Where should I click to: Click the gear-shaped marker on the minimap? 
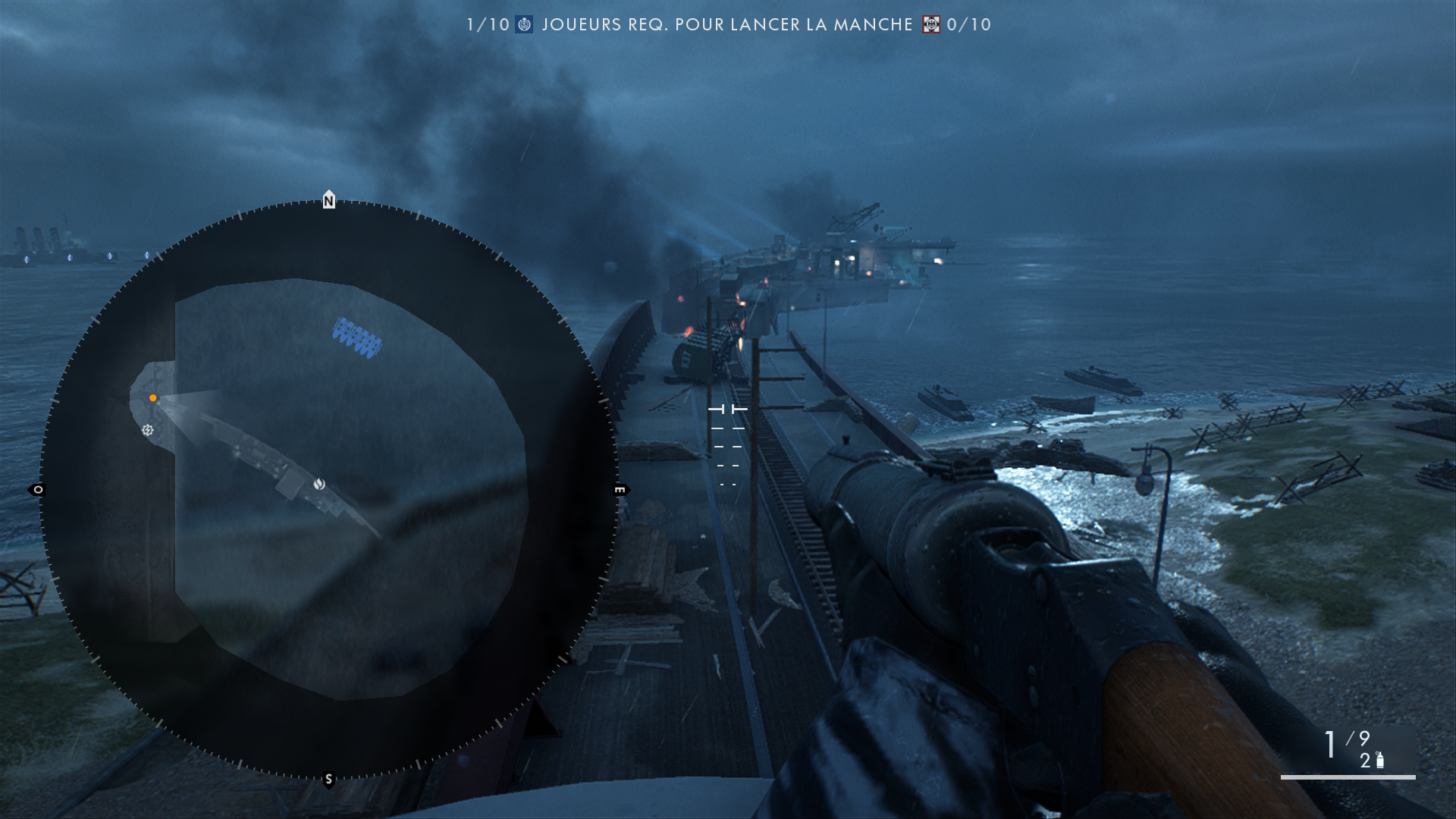click(x=148, y=430)
